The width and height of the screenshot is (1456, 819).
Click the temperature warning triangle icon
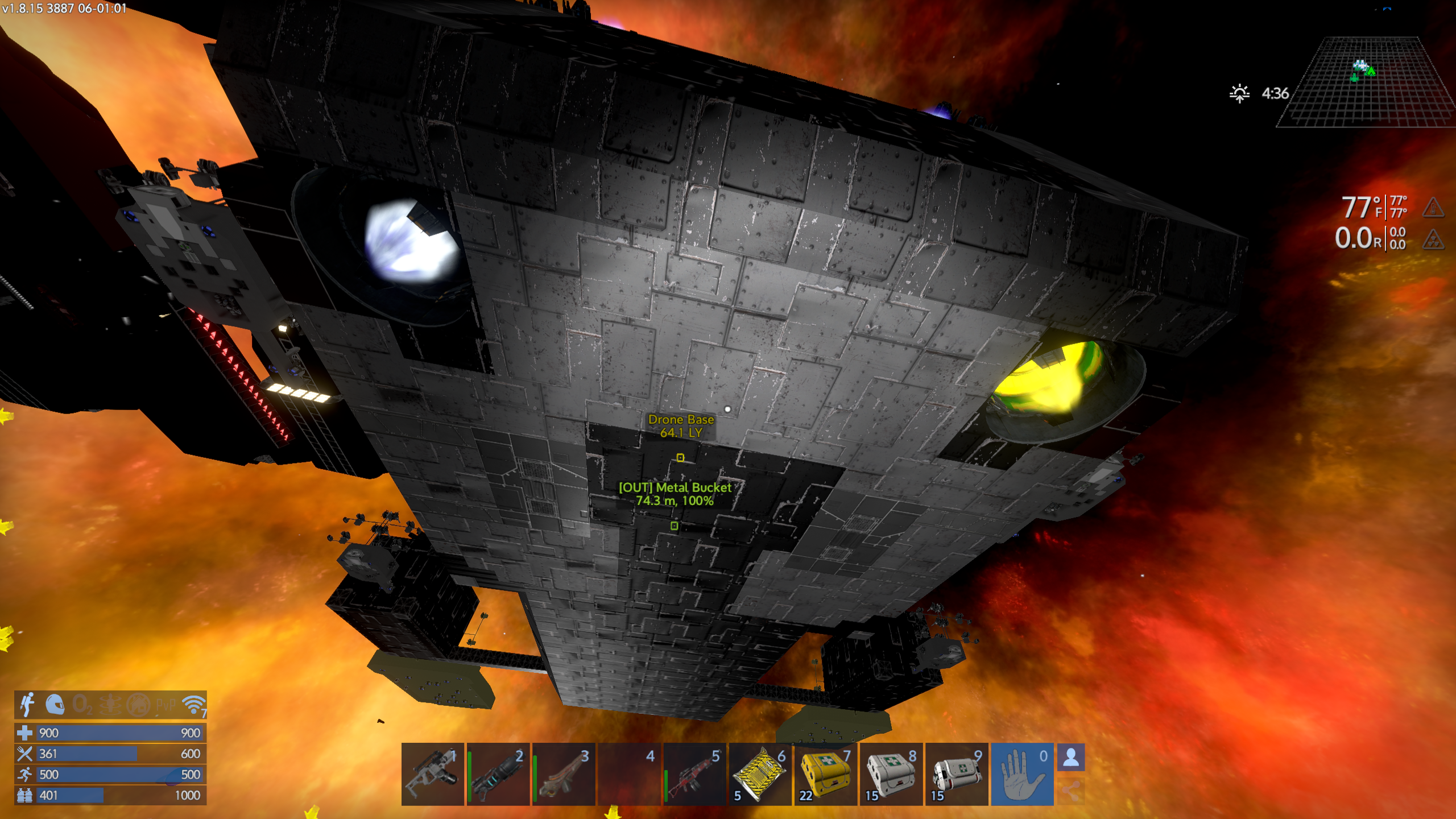(1433, 208)
